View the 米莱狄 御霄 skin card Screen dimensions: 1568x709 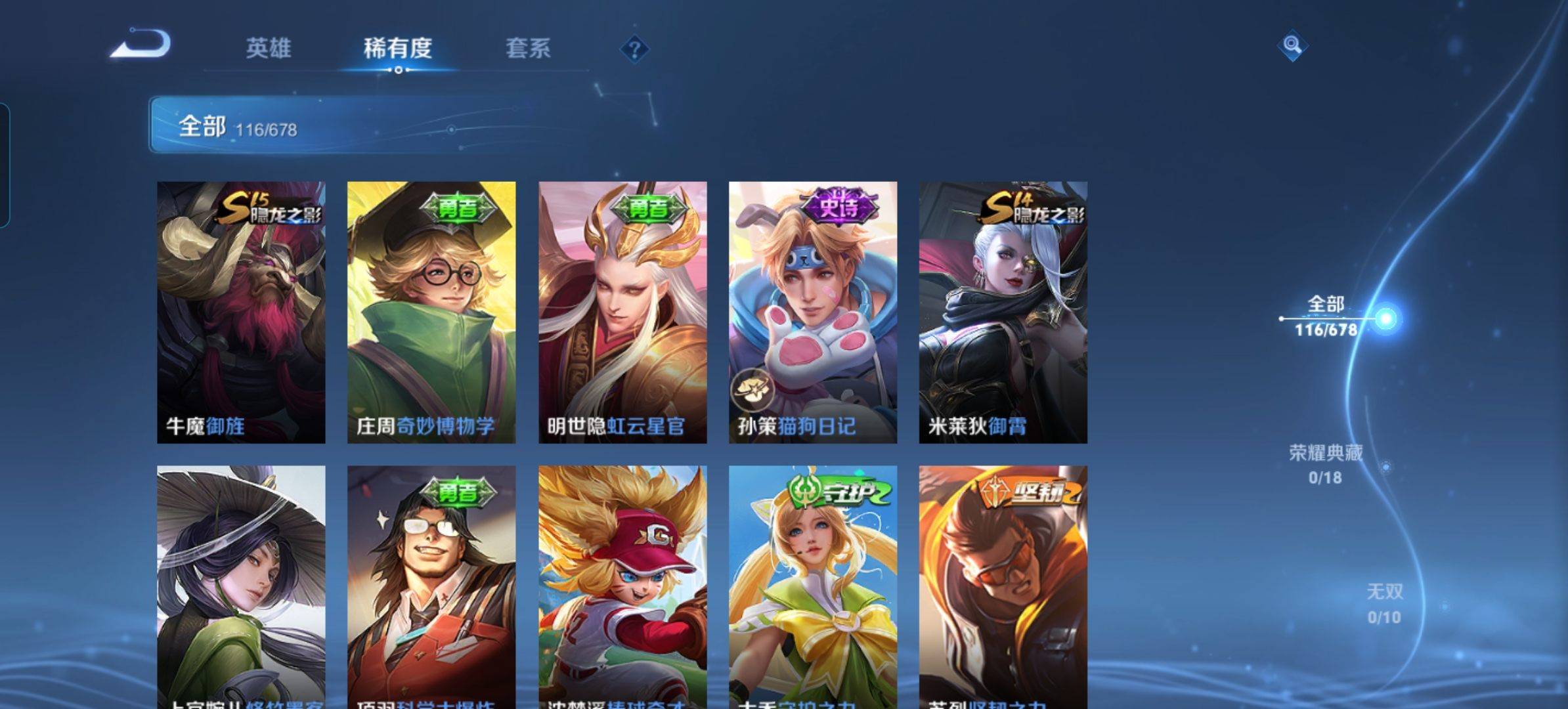(1003, 312)
